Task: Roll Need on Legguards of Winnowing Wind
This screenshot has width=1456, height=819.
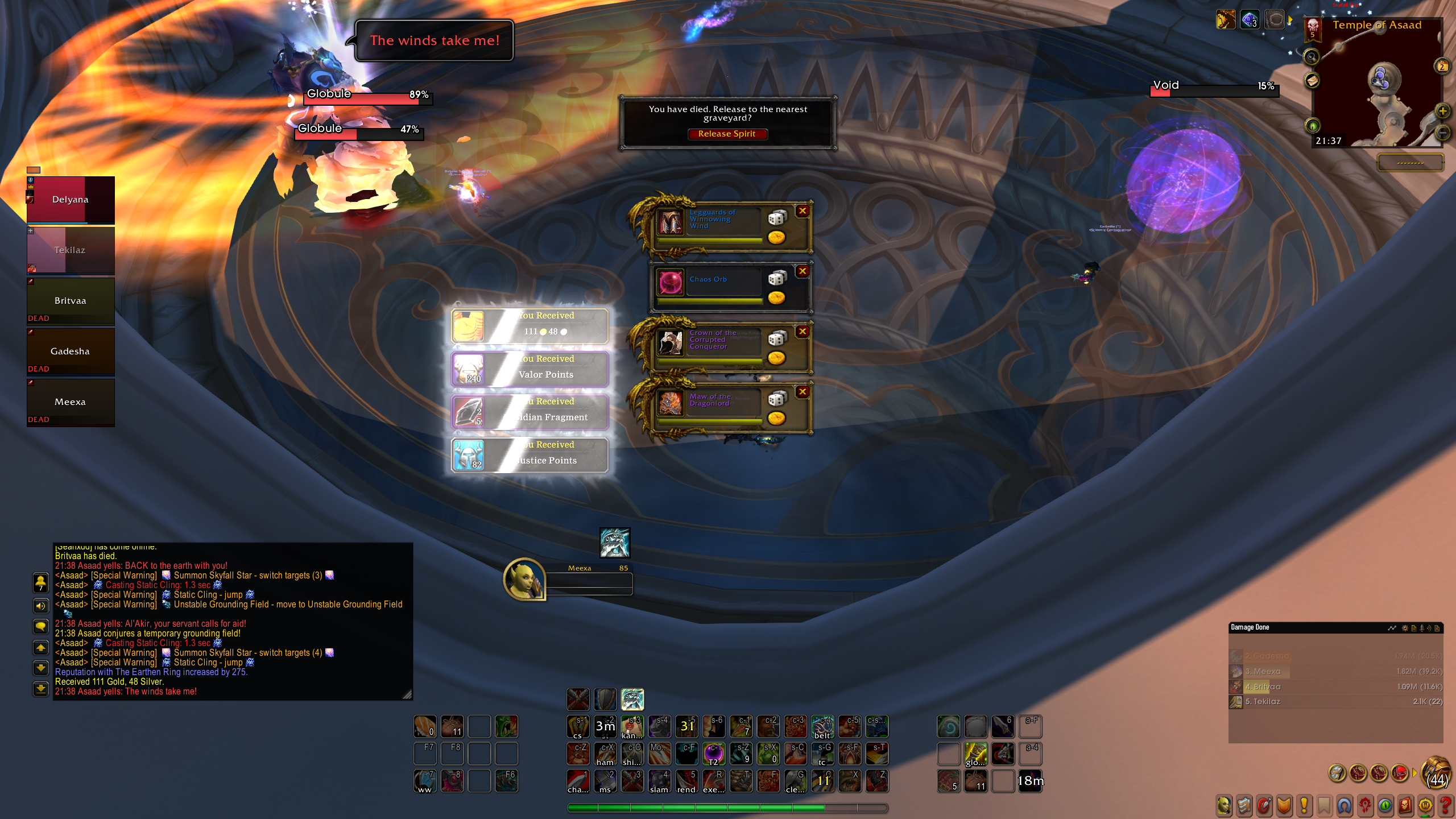Action: tap(777, 218)
